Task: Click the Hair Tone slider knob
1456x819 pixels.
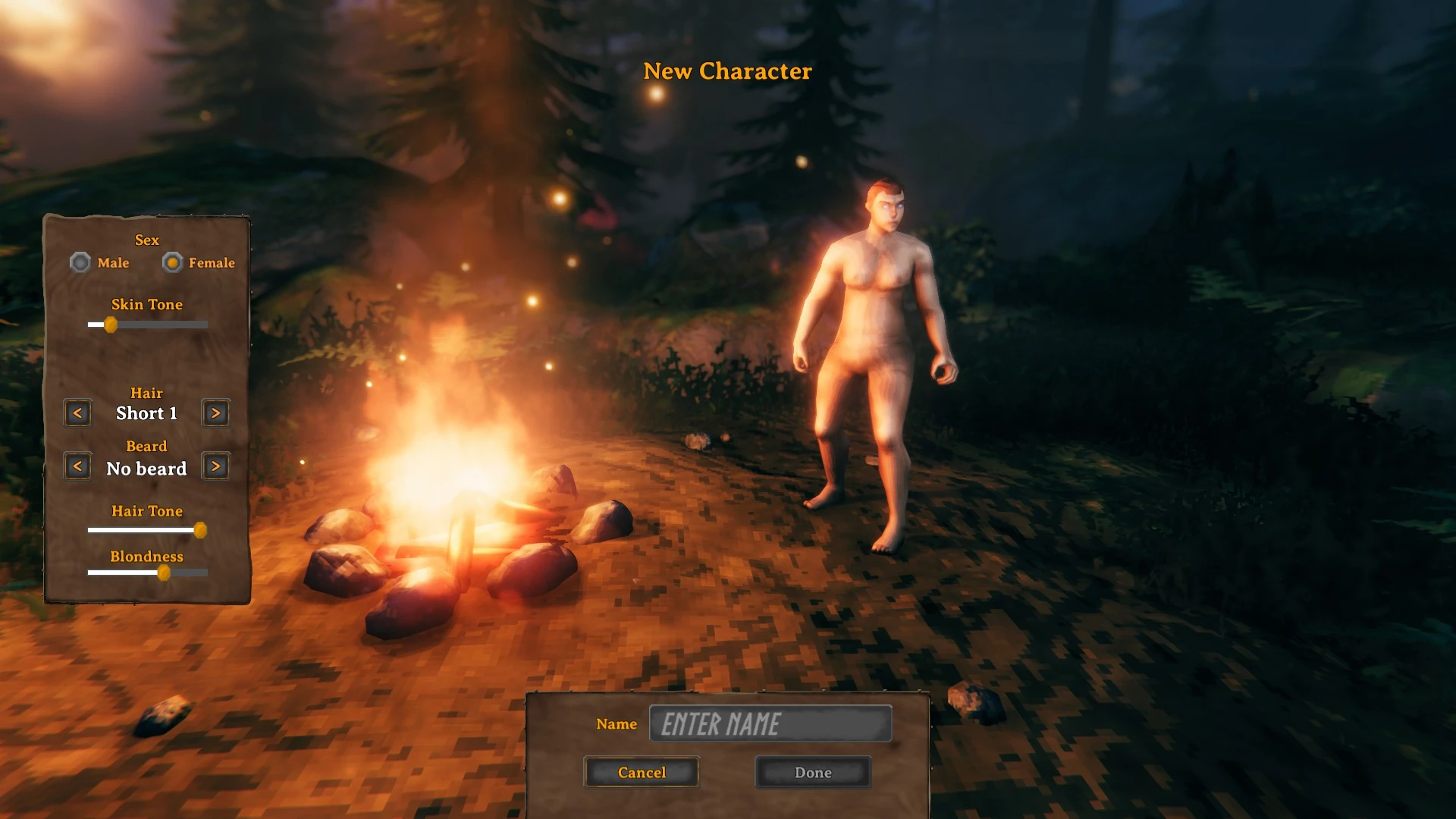Action: tap(201, 530)
